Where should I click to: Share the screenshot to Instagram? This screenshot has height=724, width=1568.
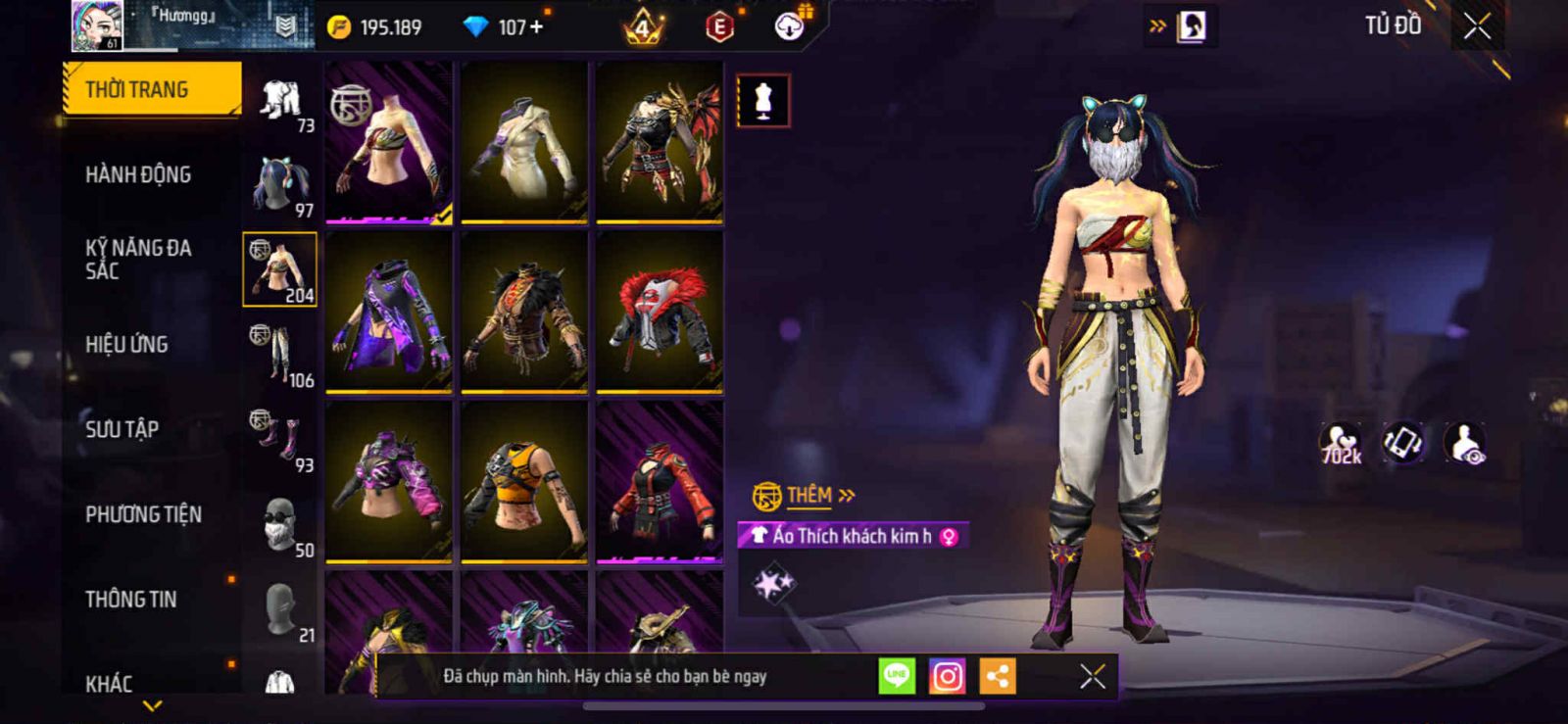coord(947,676)
